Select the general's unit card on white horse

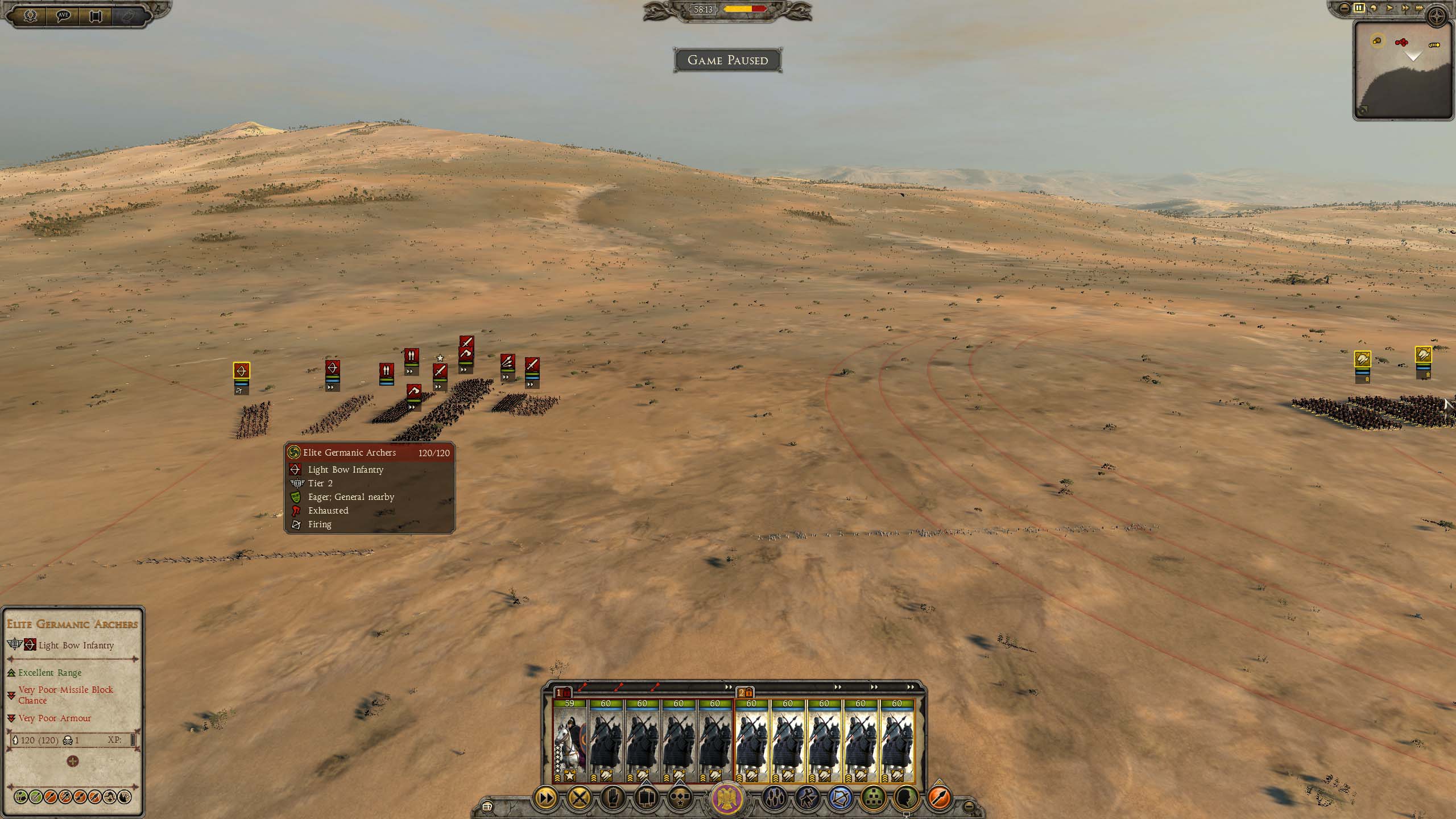[x=569, y=741]
